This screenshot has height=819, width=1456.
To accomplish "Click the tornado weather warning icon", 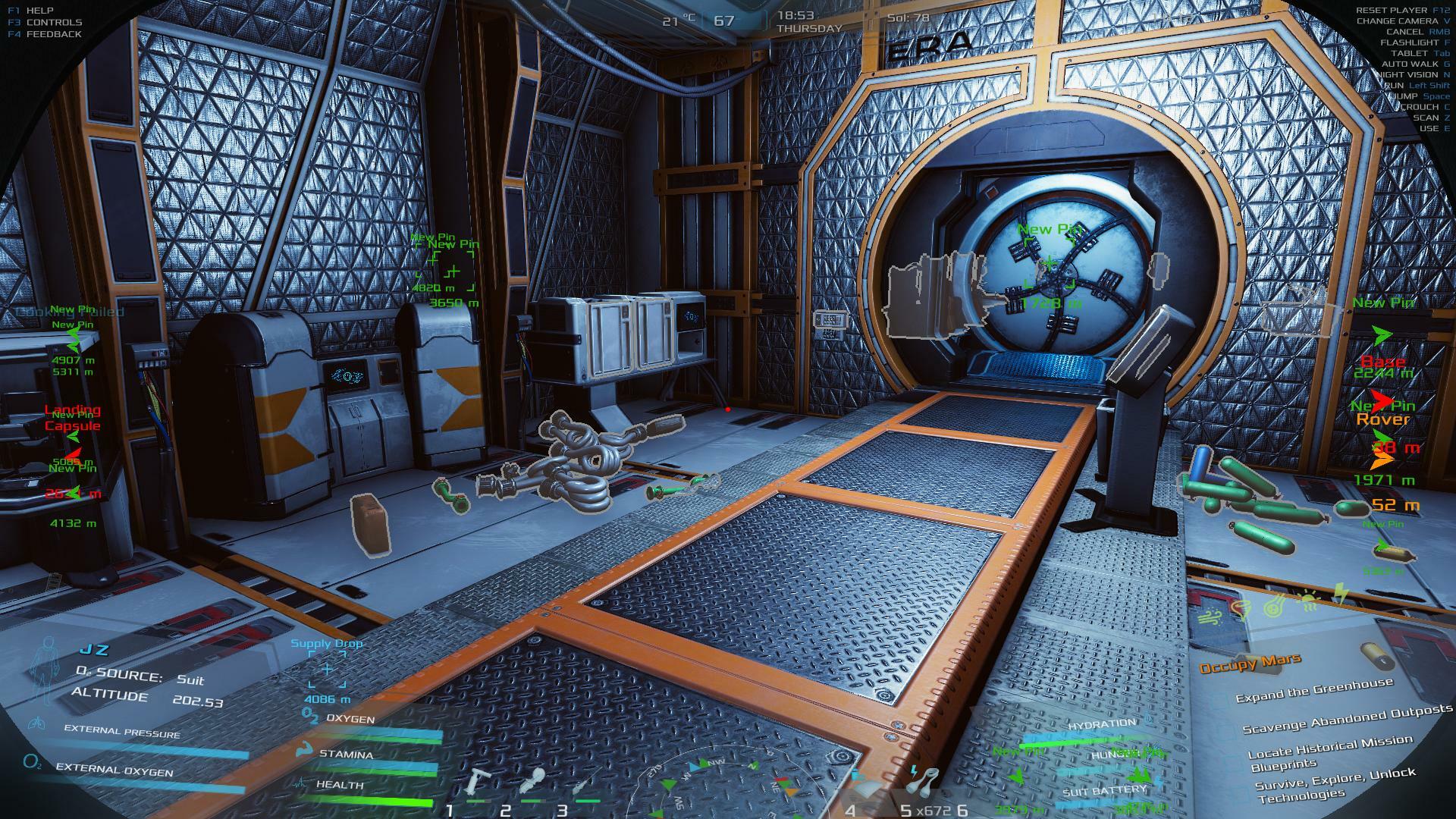I will click(1241, 610).
